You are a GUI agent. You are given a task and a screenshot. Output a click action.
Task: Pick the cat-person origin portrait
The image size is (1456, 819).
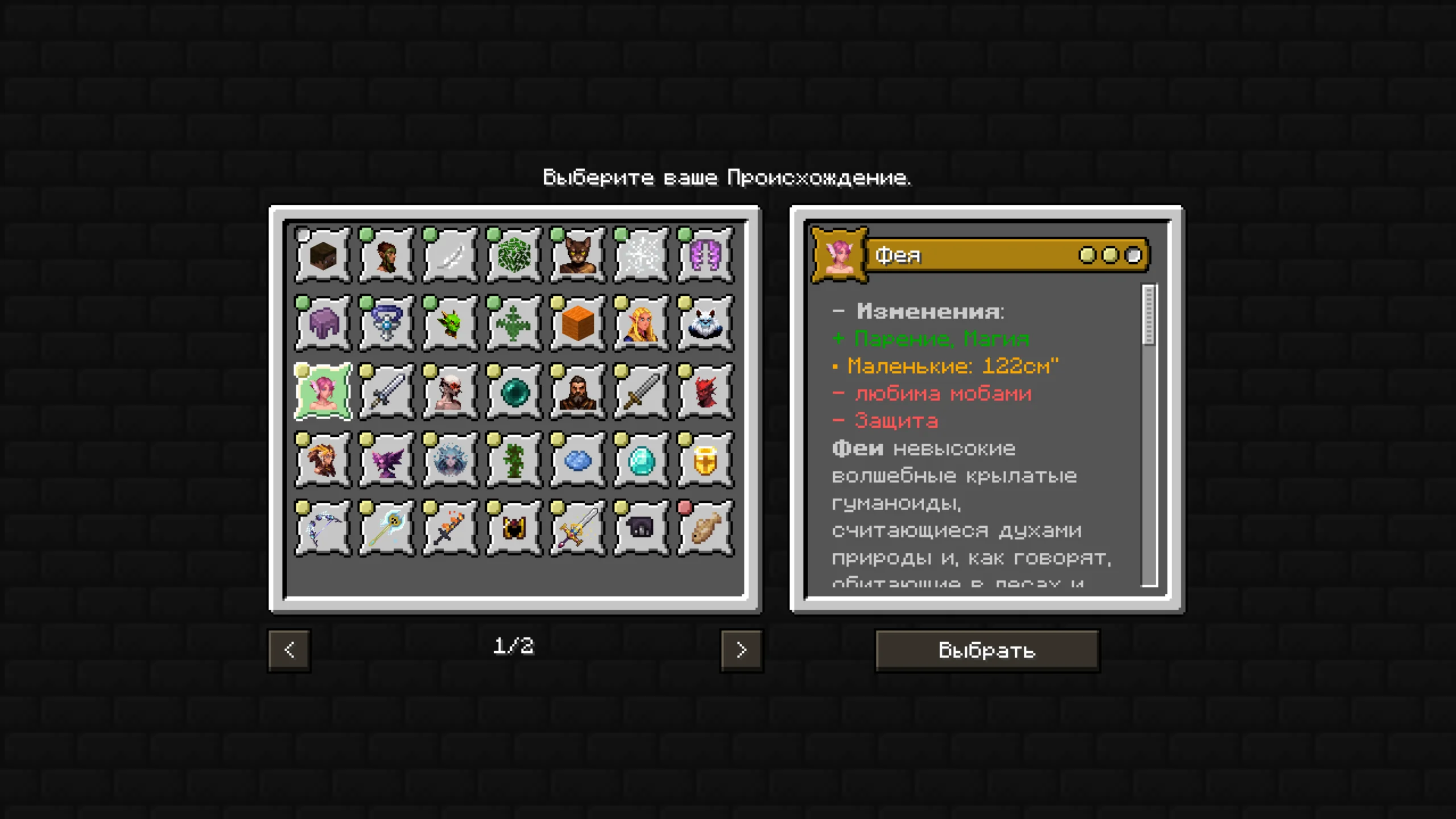(578, 255)
